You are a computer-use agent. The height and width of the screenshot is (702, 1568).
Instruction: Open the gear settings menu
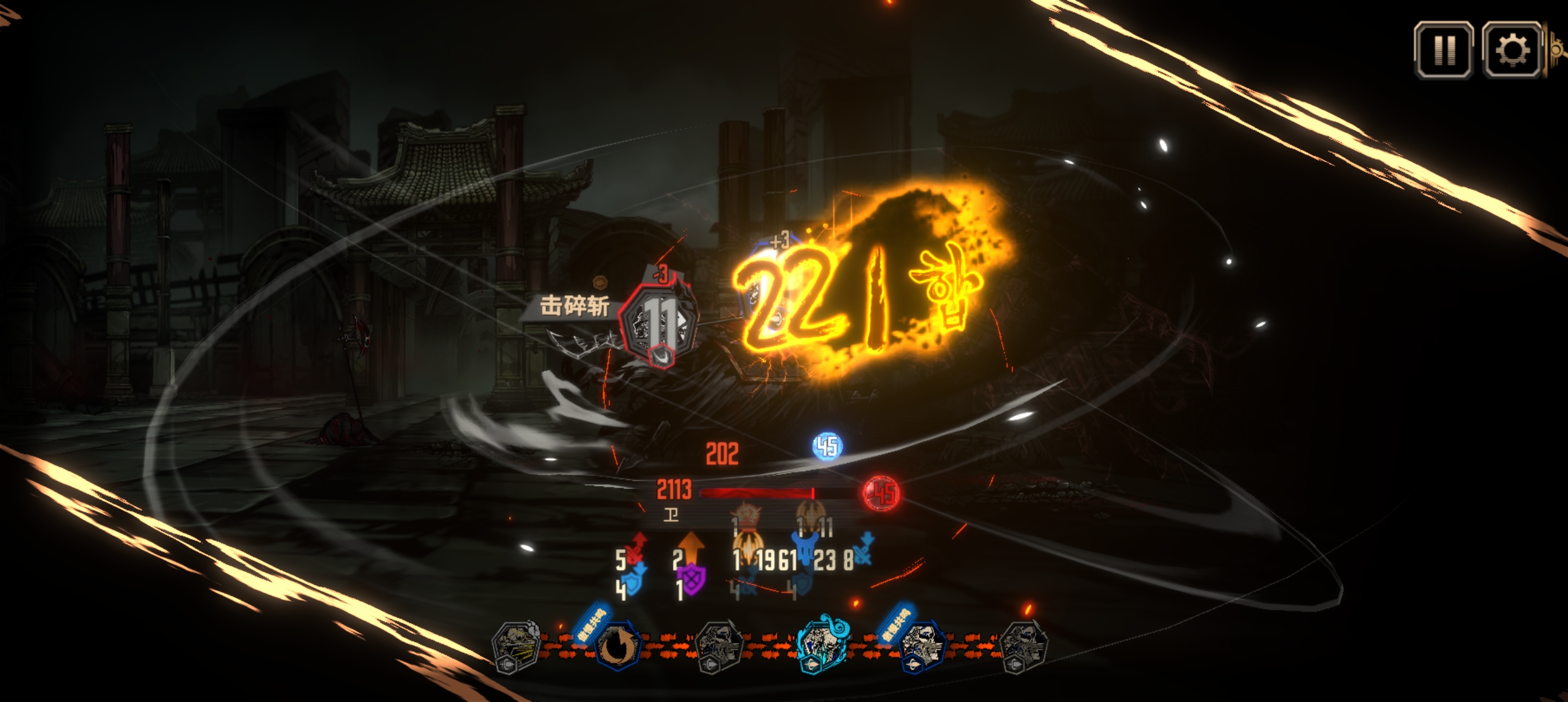(1512, 51)
